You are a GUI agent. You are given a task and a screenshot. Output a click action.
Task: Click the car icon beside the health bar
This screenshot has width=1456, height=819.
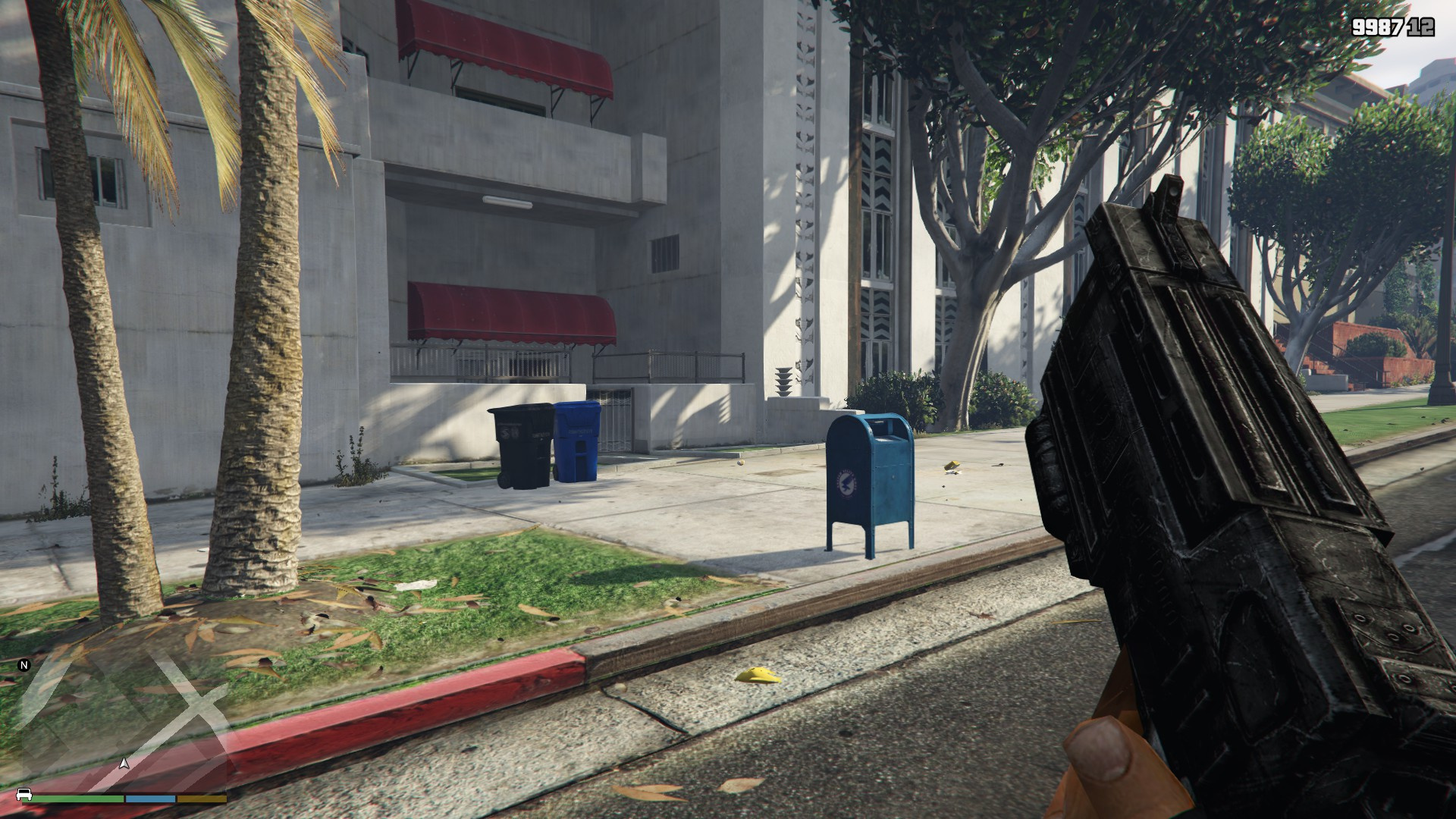pyautogui.click(x=24, y=795)
